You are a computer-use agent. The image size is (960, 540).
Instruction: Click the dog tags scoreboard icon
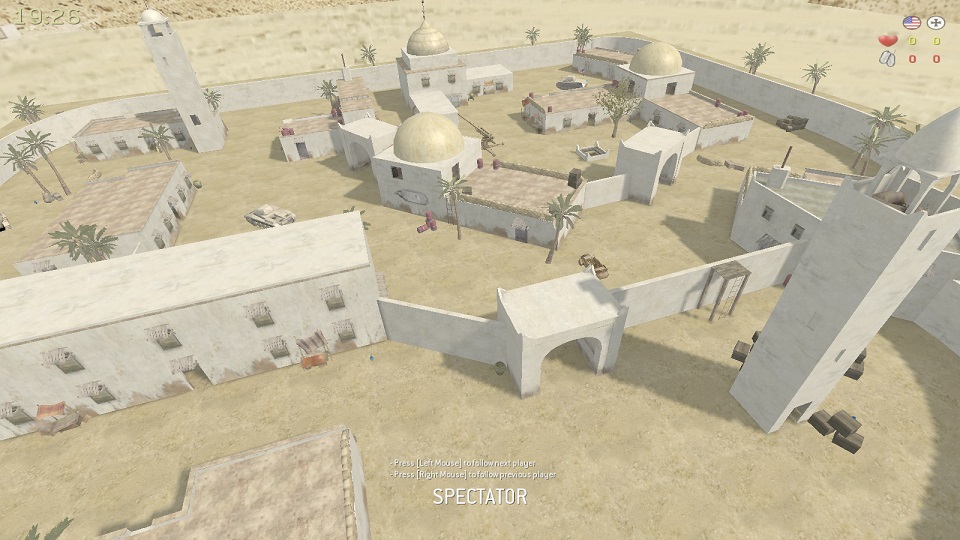887,59
